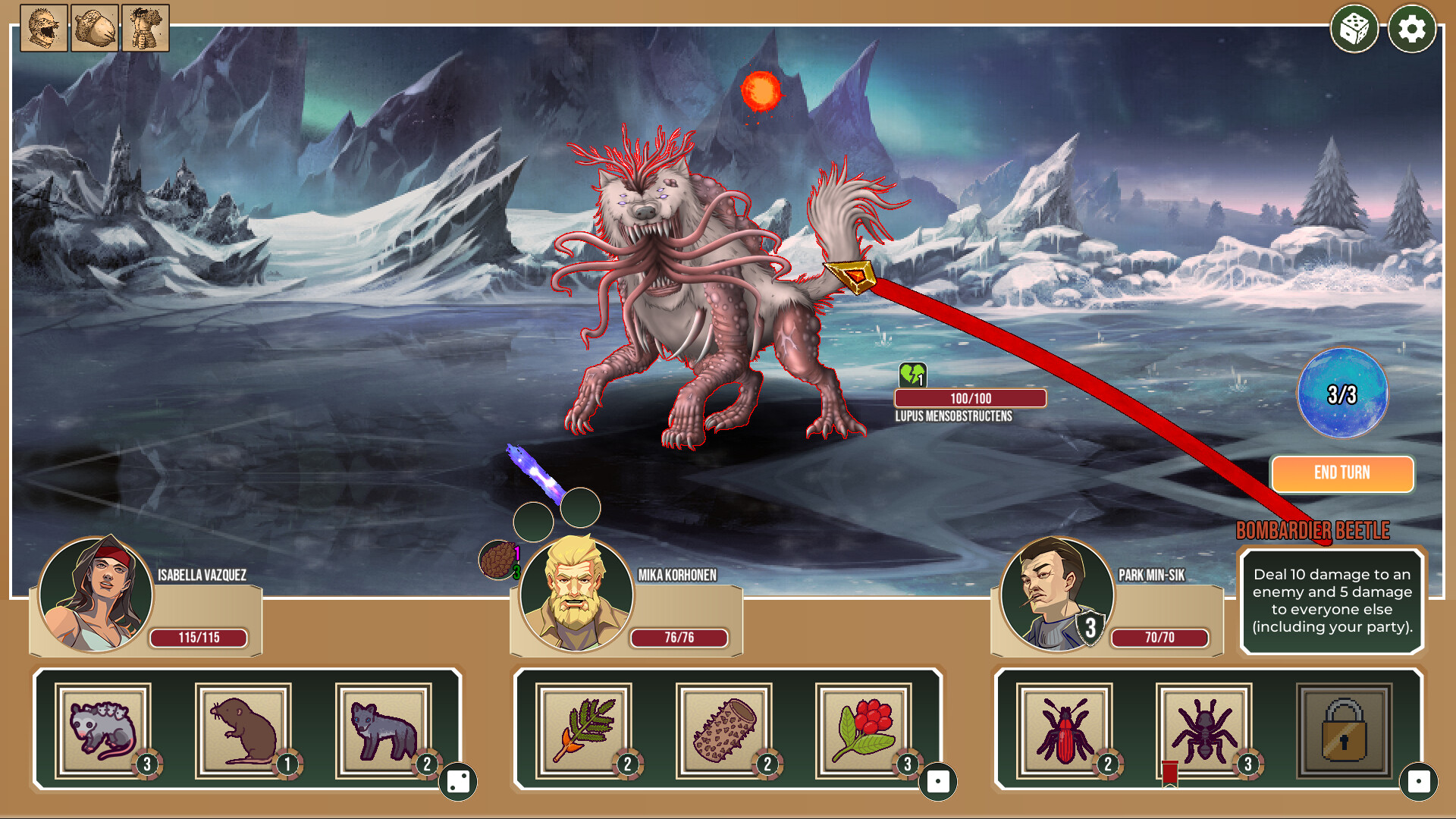Click the Lupus Mensobstructens health bar
Screen dimensions: 1456x819
(x=971, y=397)
